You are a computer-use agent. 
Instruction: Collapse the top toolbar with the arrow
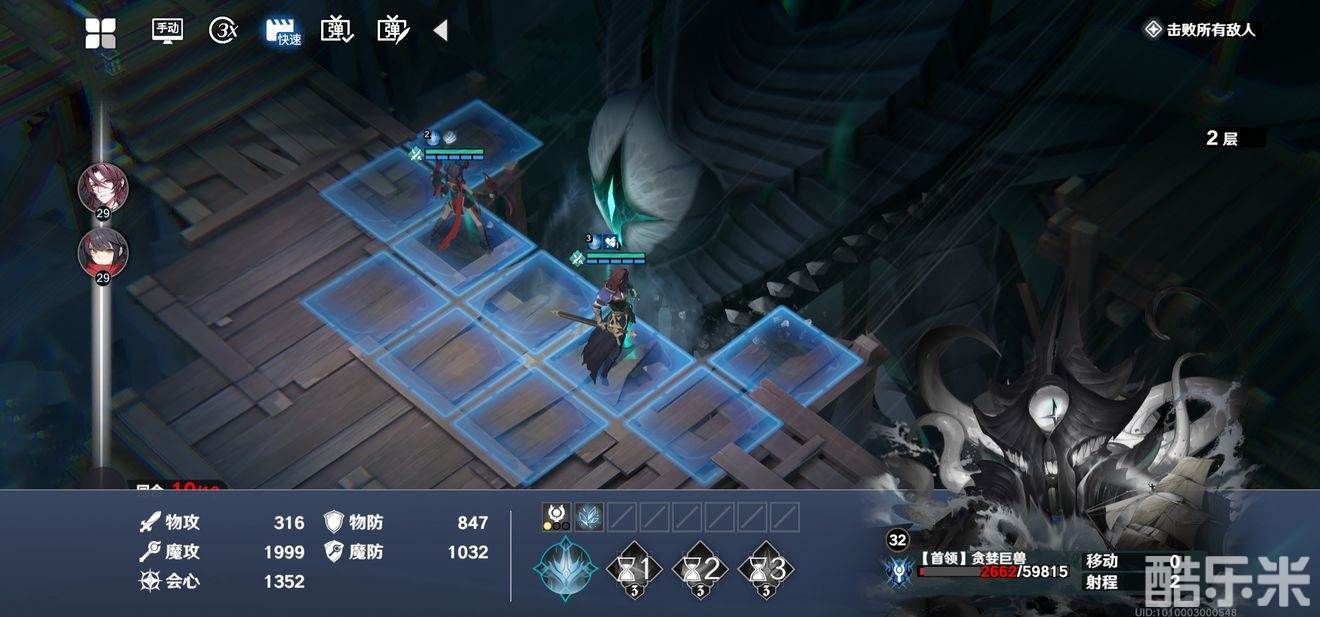(440, 31)
